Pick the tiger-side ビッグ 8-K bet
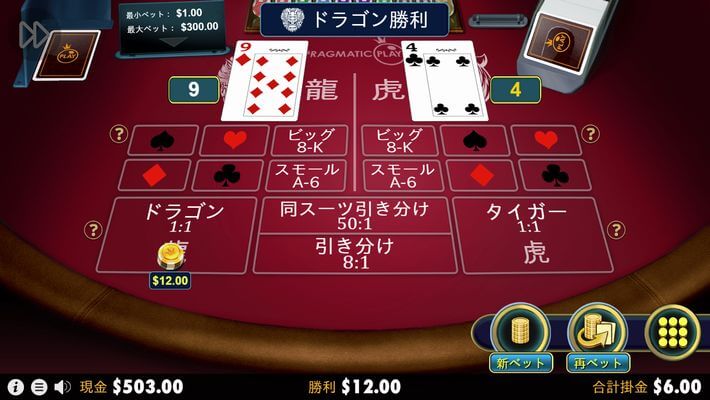Viewport: 710px width, 400px height. [x=400, y=141]
